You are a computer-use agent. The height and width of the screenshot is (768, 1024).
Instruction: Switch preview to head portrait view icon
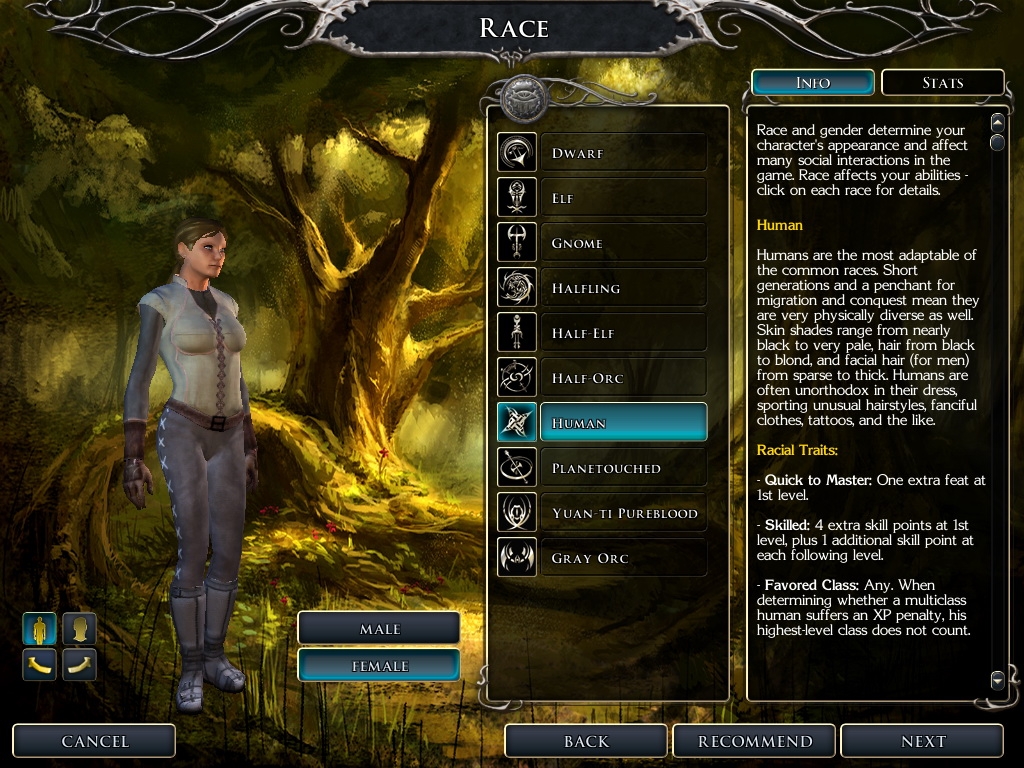80,629
